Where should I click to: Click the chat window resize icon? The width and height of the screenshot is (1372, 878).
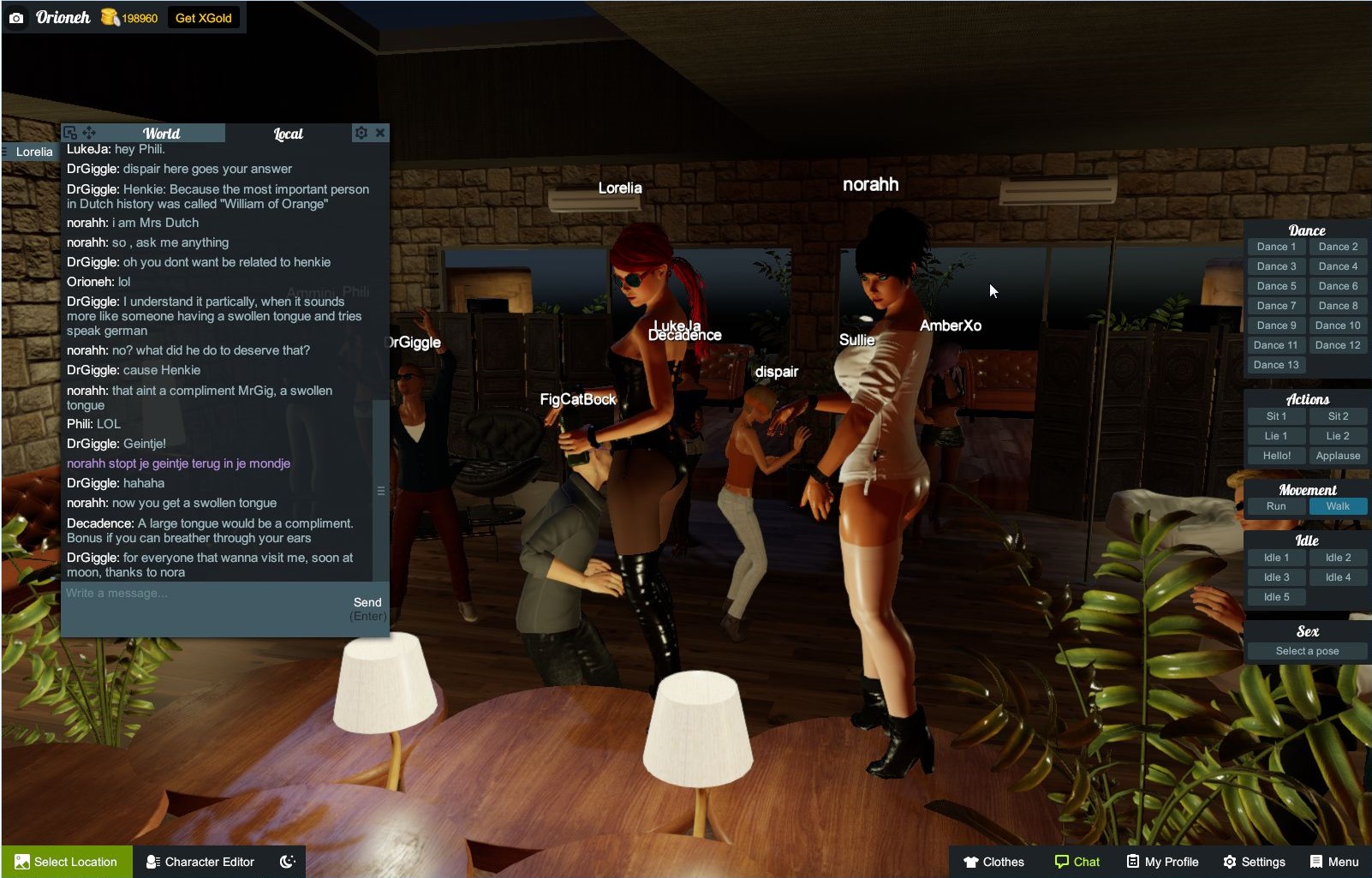point(69,133)
